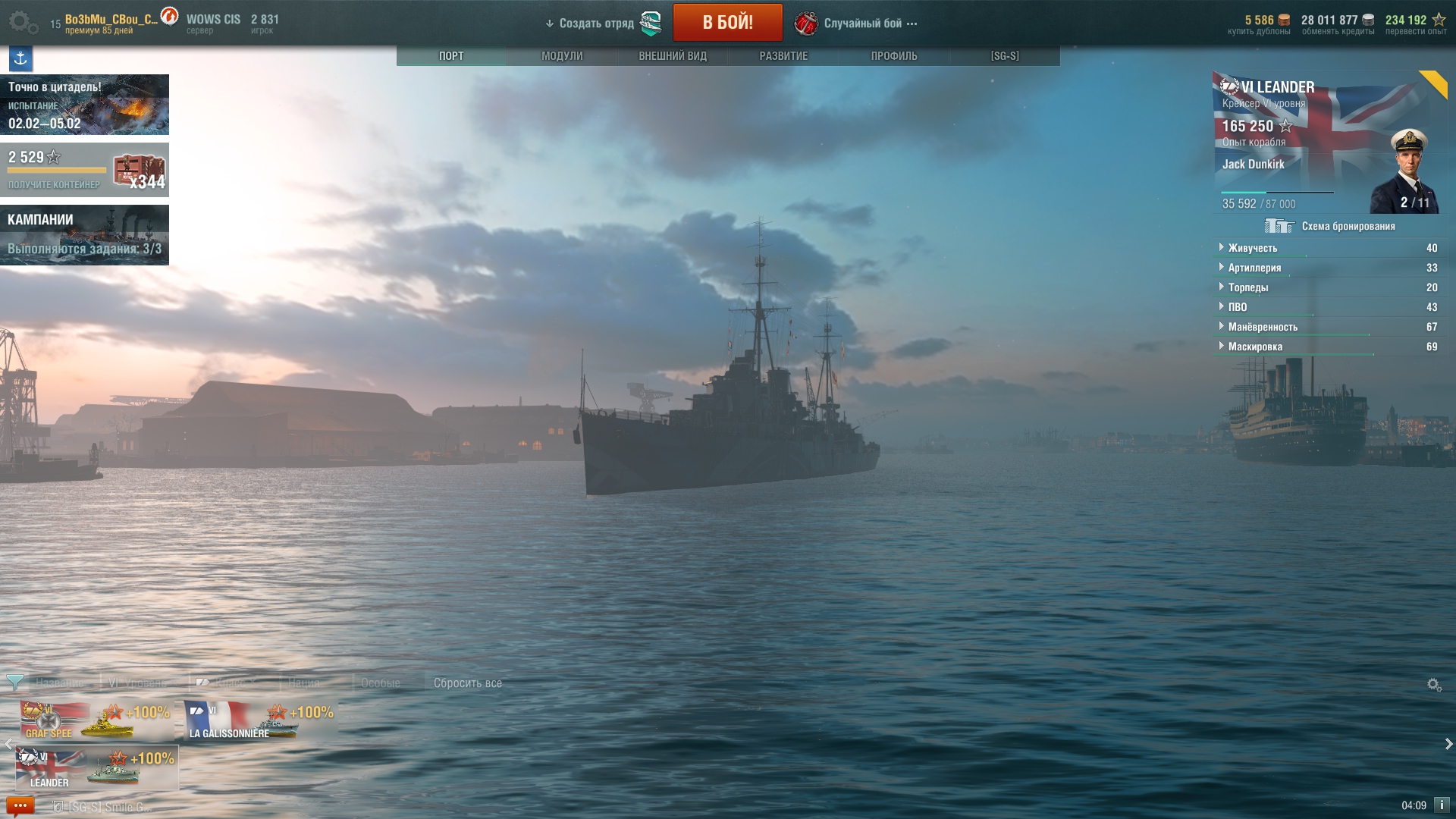This screenshot has height=819, width=1456.
Task: Start battle with the В БОЙ! button
Action: pos(727,23)
